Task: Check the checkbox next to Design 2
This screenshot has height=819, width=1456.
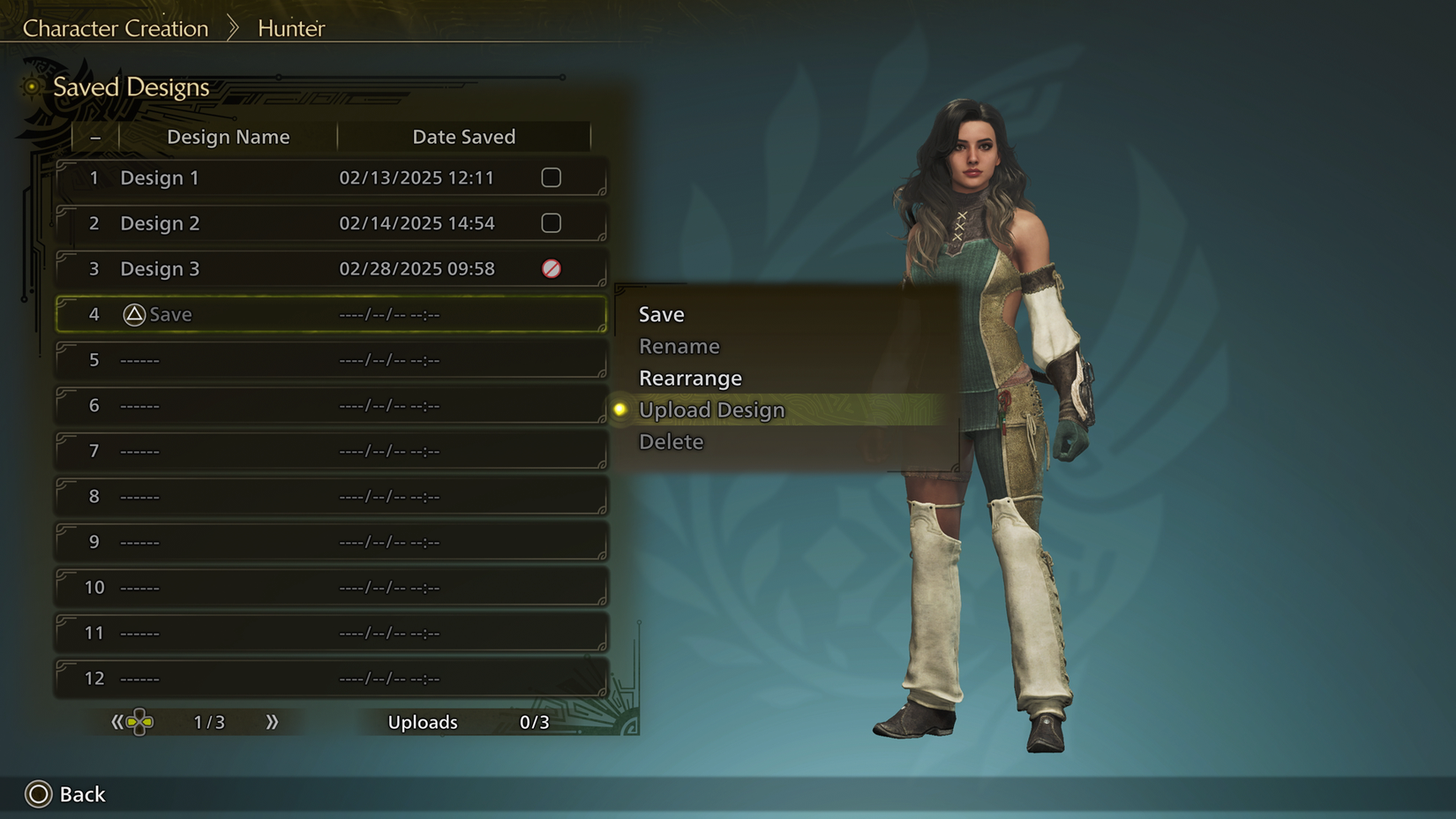Action: coord(551,223)
